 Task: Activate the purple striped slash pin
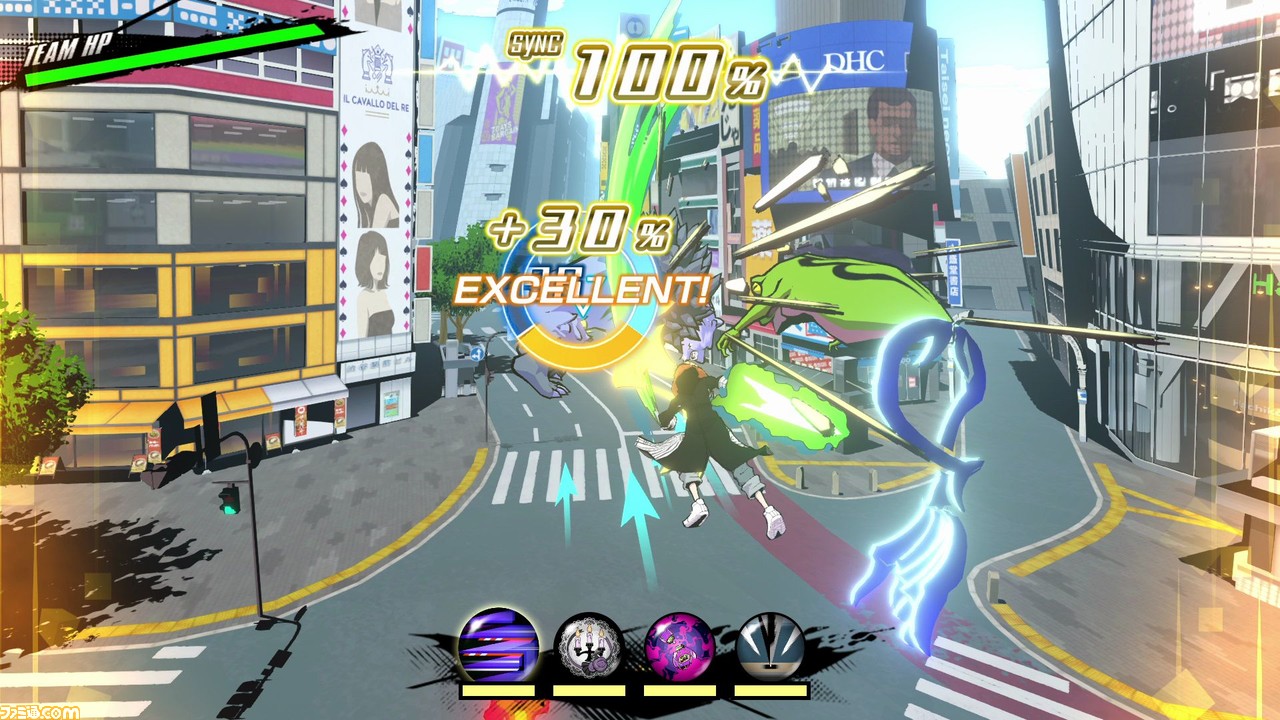[498, 644]
